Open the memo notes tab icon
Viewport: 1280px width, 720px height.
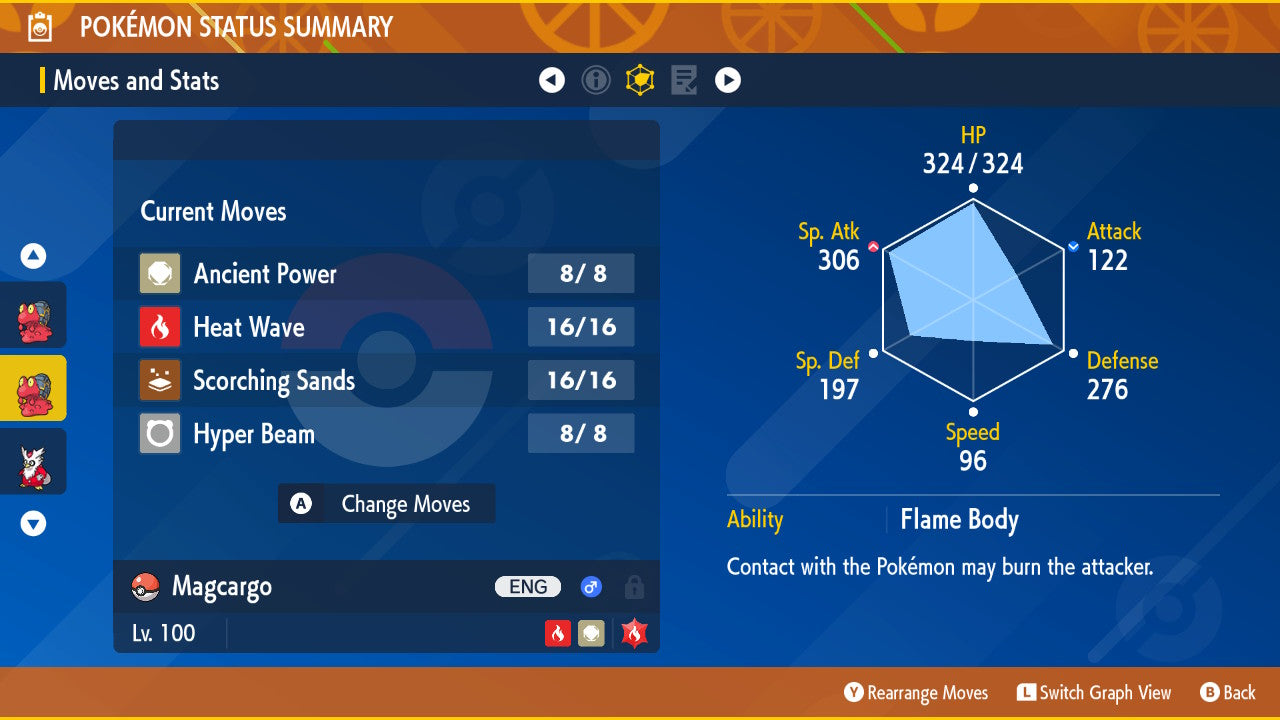[684, 80]
